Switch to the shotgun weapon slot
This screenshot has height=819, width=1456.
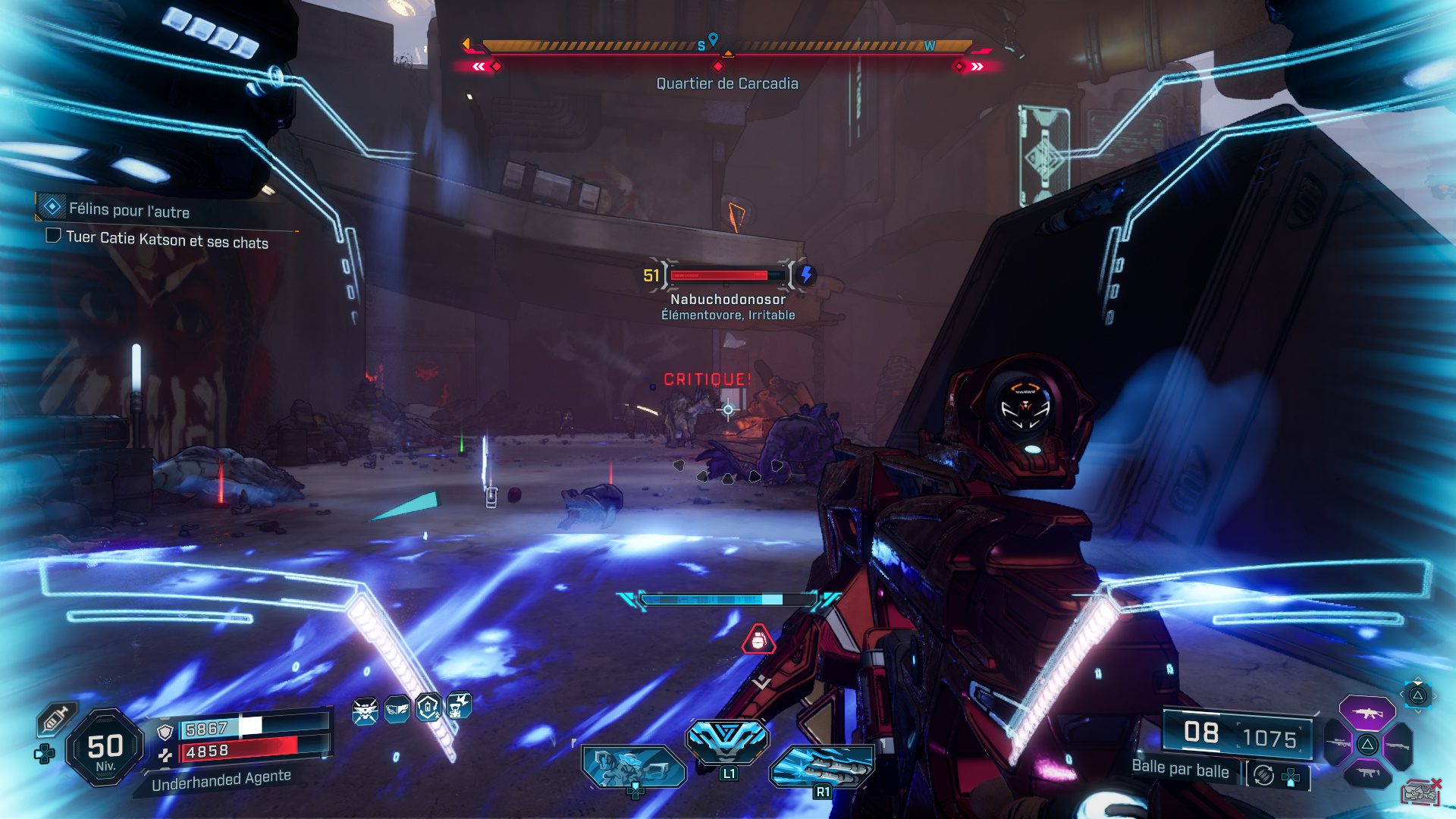tap(1397, 745)
